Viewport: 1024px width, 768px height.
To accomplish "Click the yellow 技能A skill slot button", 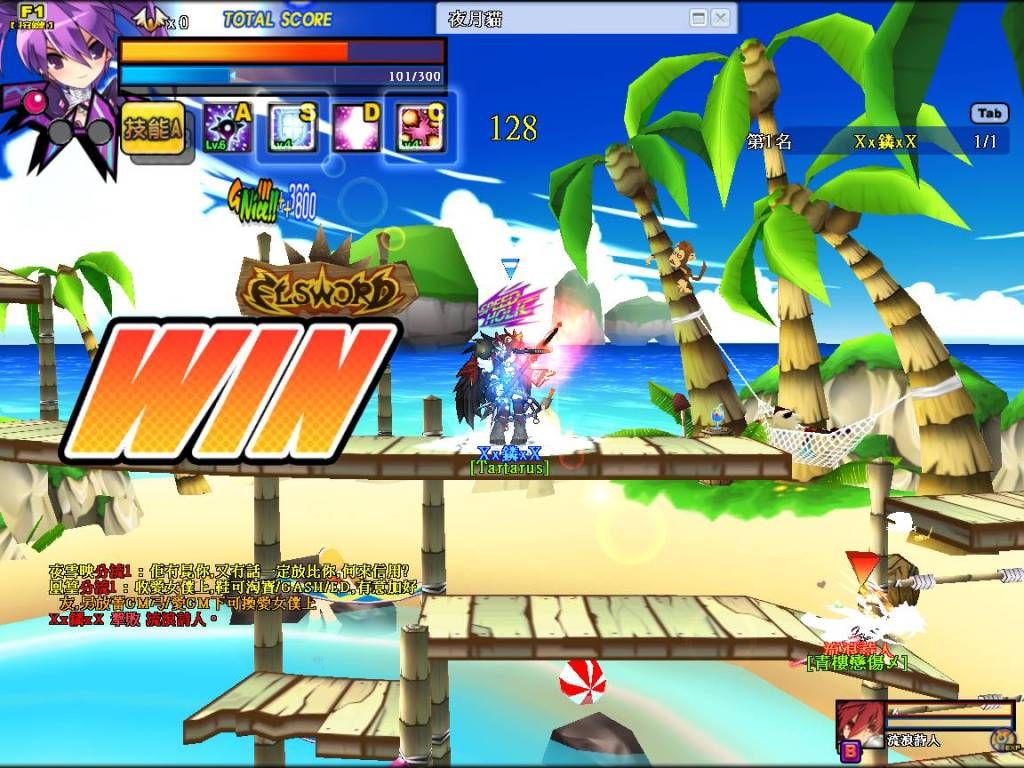I will (153, 129).
